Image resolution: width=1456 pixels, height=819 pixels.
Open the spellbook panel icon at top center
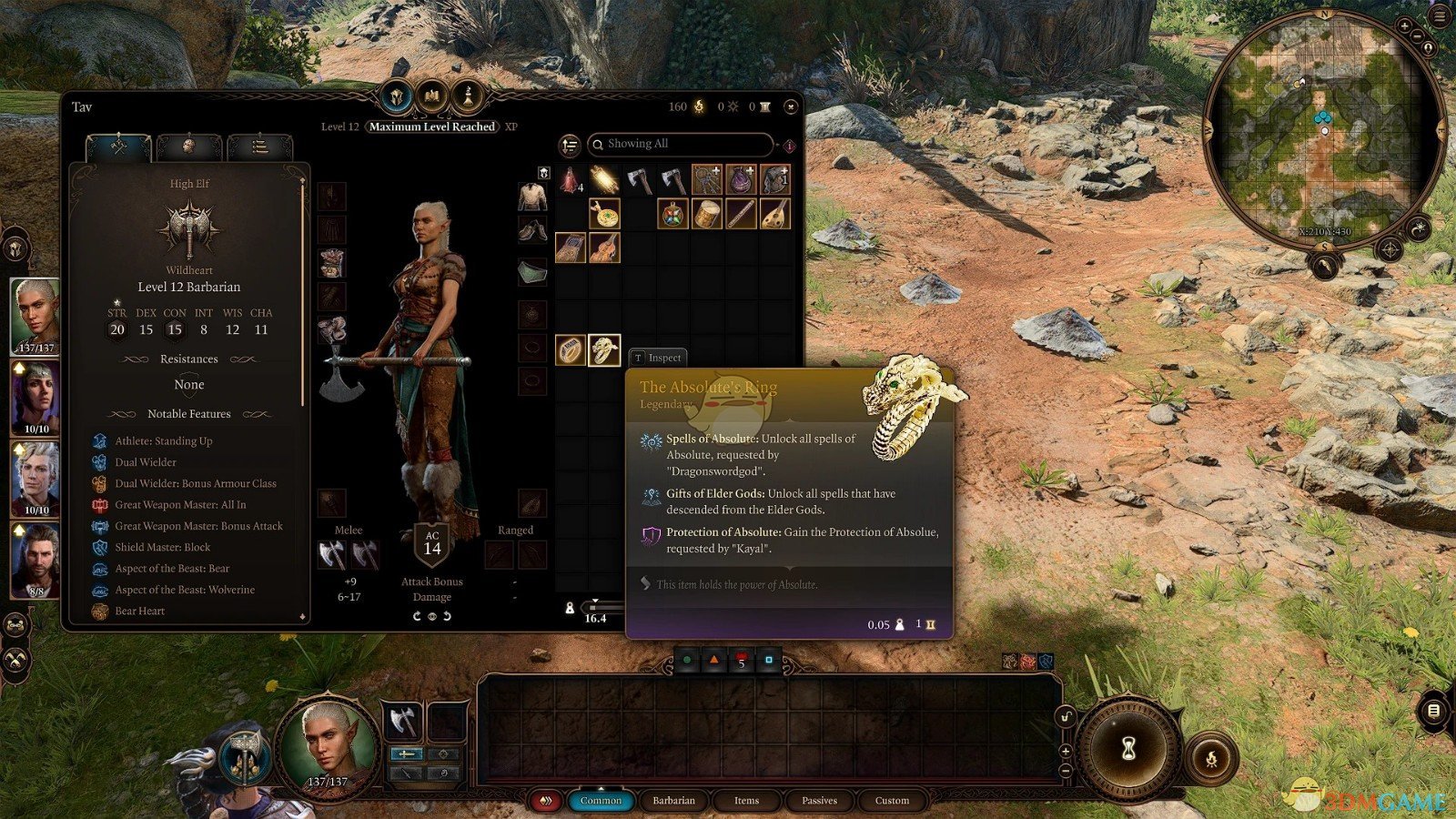[x=430, y=96]
